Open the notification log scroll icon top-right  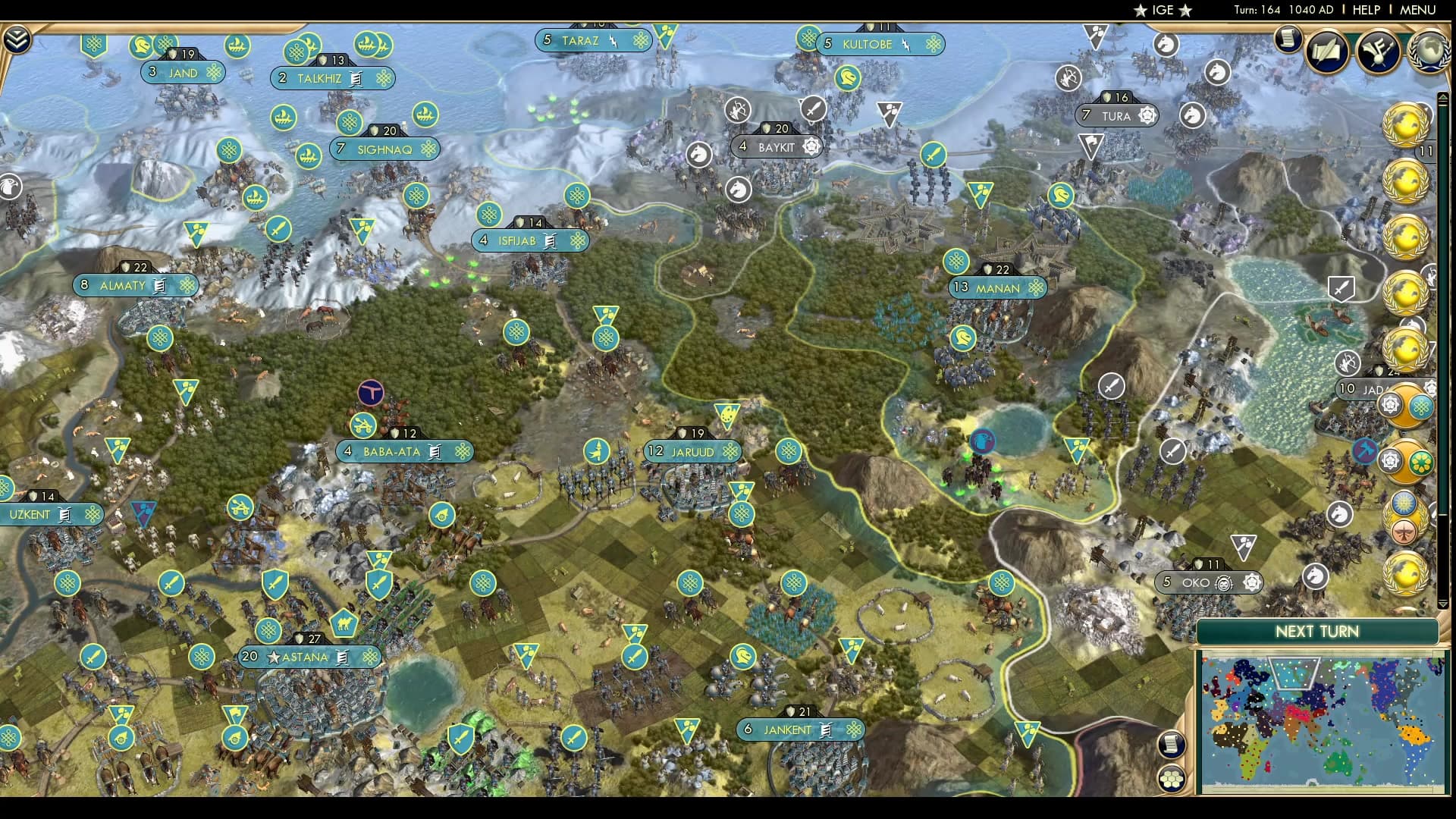(x=1288, y=39)
